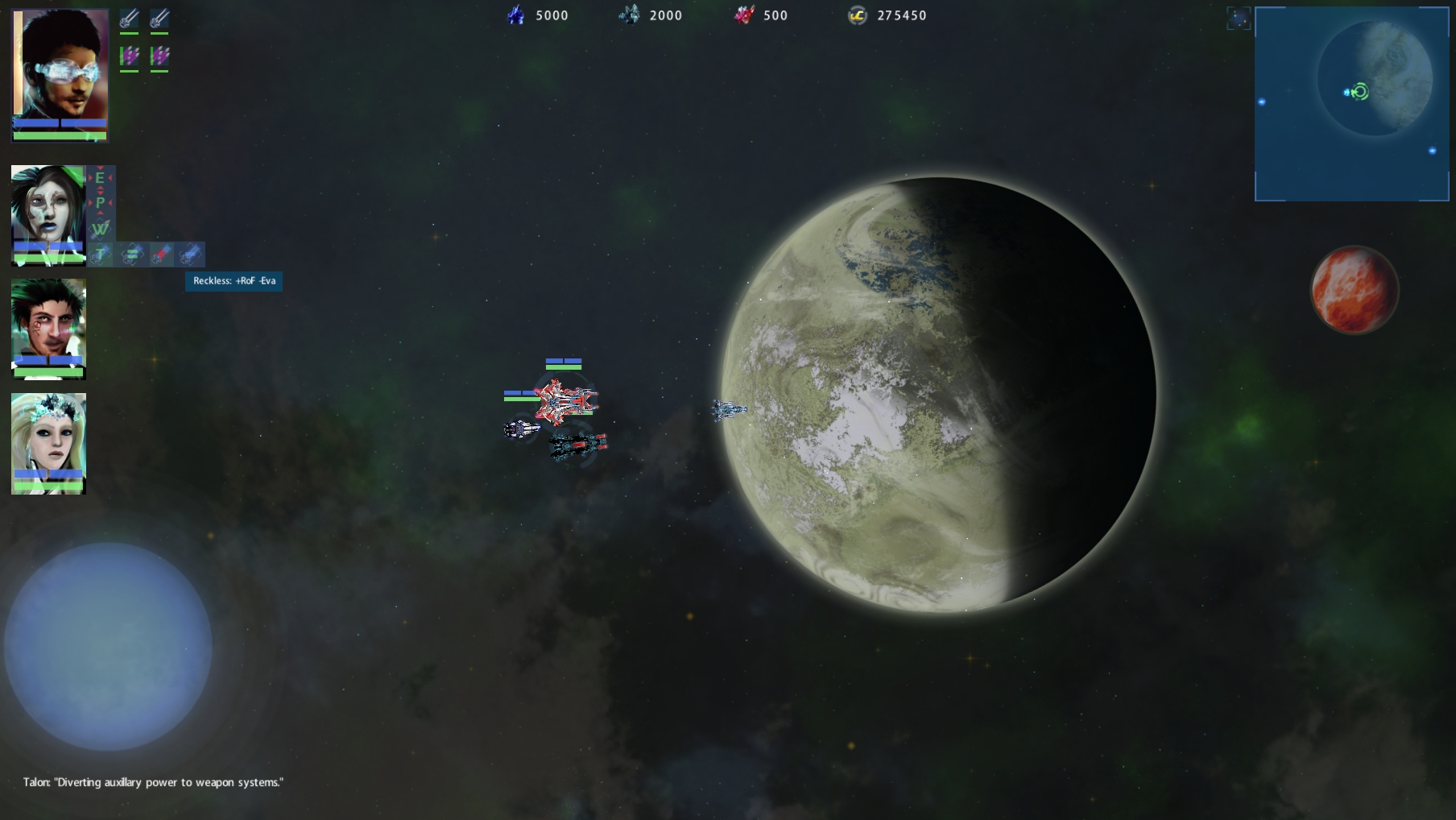Screen dimensions: 1456x820
Task: Click the E power setting icon
Action: tap(100, 178)
